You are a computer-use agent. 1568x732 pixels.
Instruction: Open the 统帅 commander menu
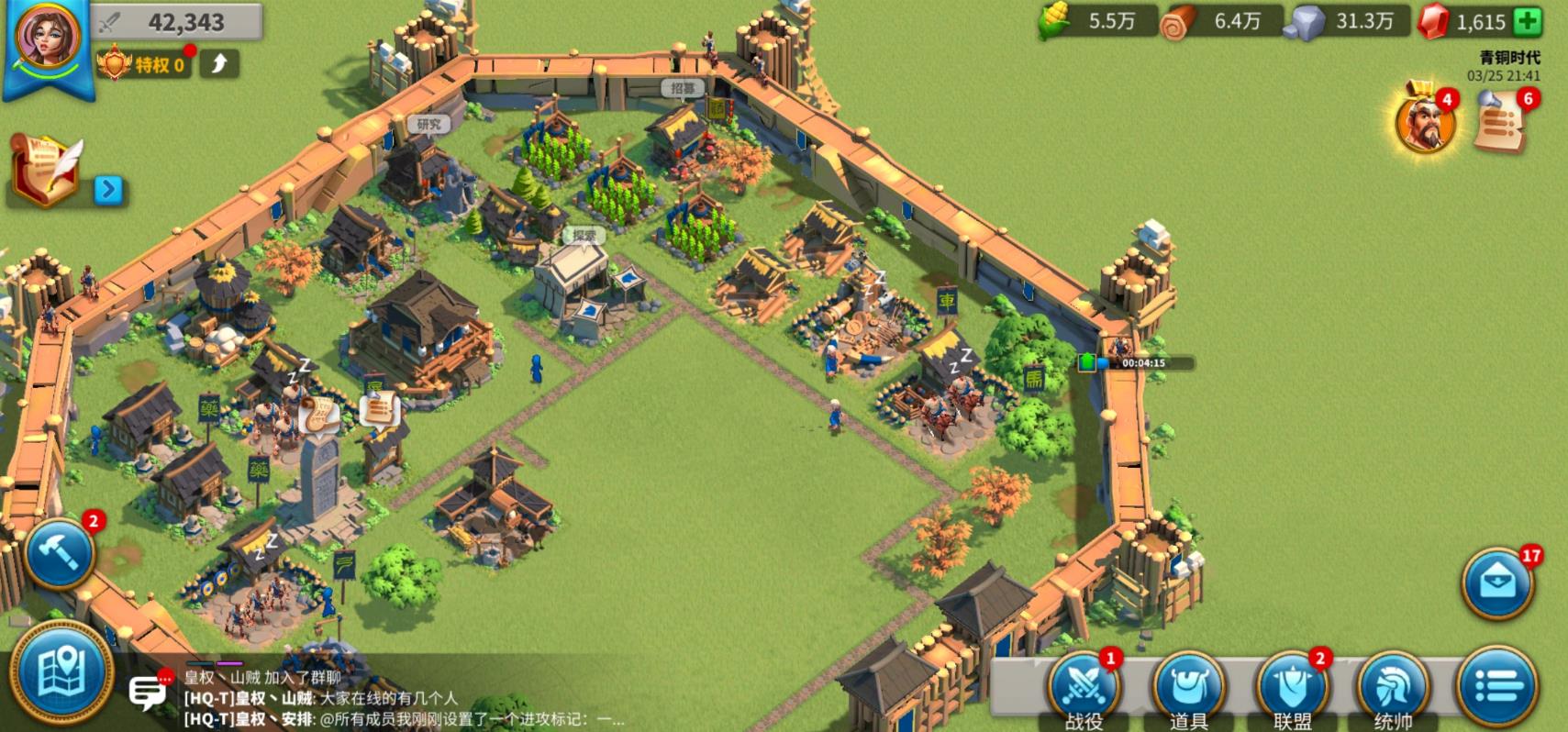click(x=1393, y=688)
